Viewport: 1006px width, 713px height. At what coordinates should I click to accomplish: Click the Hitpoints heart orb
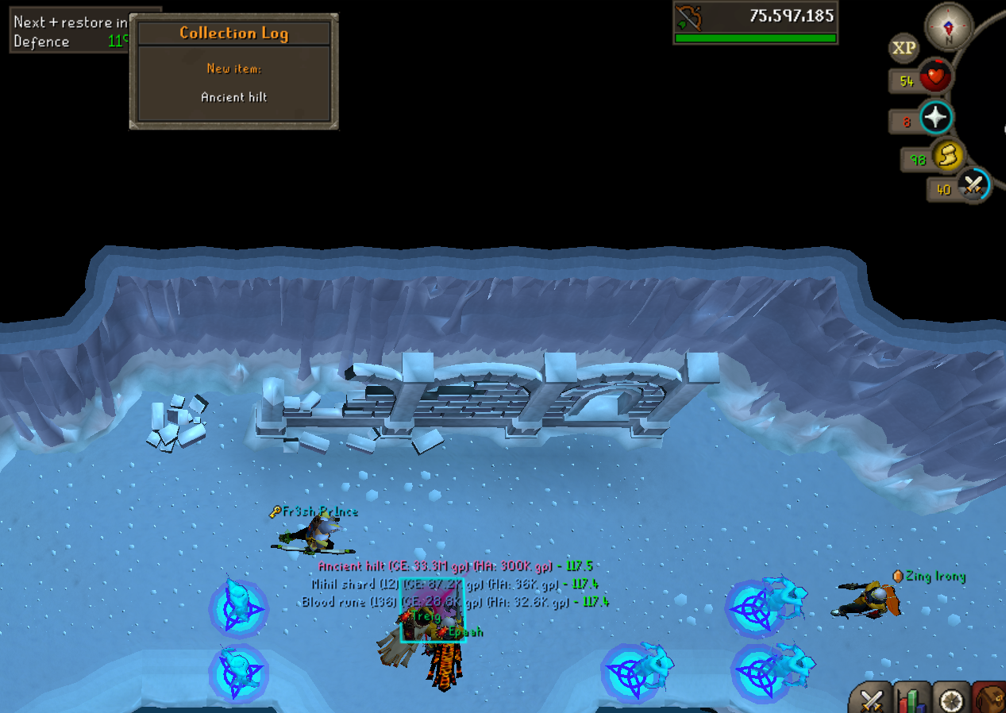935,79
